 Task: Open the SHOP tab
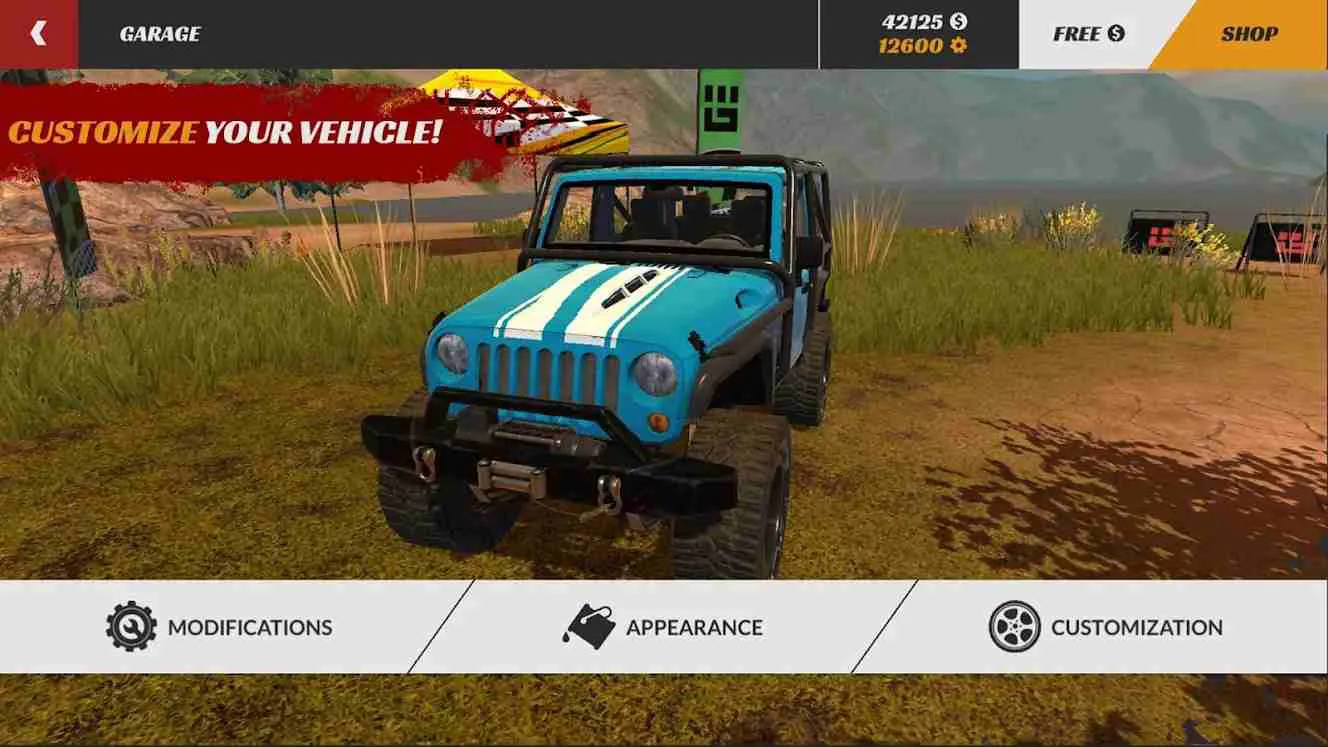pyautogui.click(x=1251, y=31)
